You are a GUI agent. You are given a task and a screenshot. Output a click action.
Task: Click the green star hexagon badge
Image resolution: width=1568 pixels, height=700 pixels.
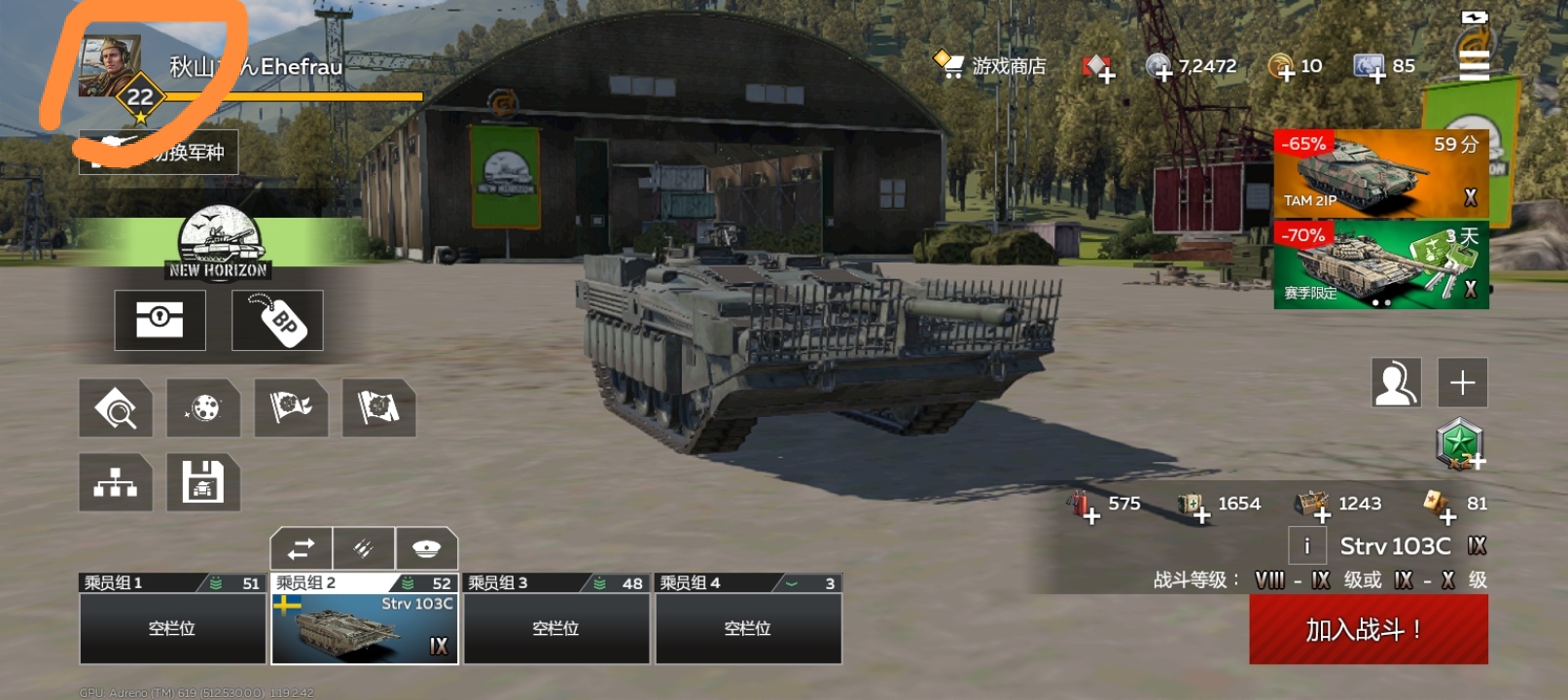tap(1459, 444)
